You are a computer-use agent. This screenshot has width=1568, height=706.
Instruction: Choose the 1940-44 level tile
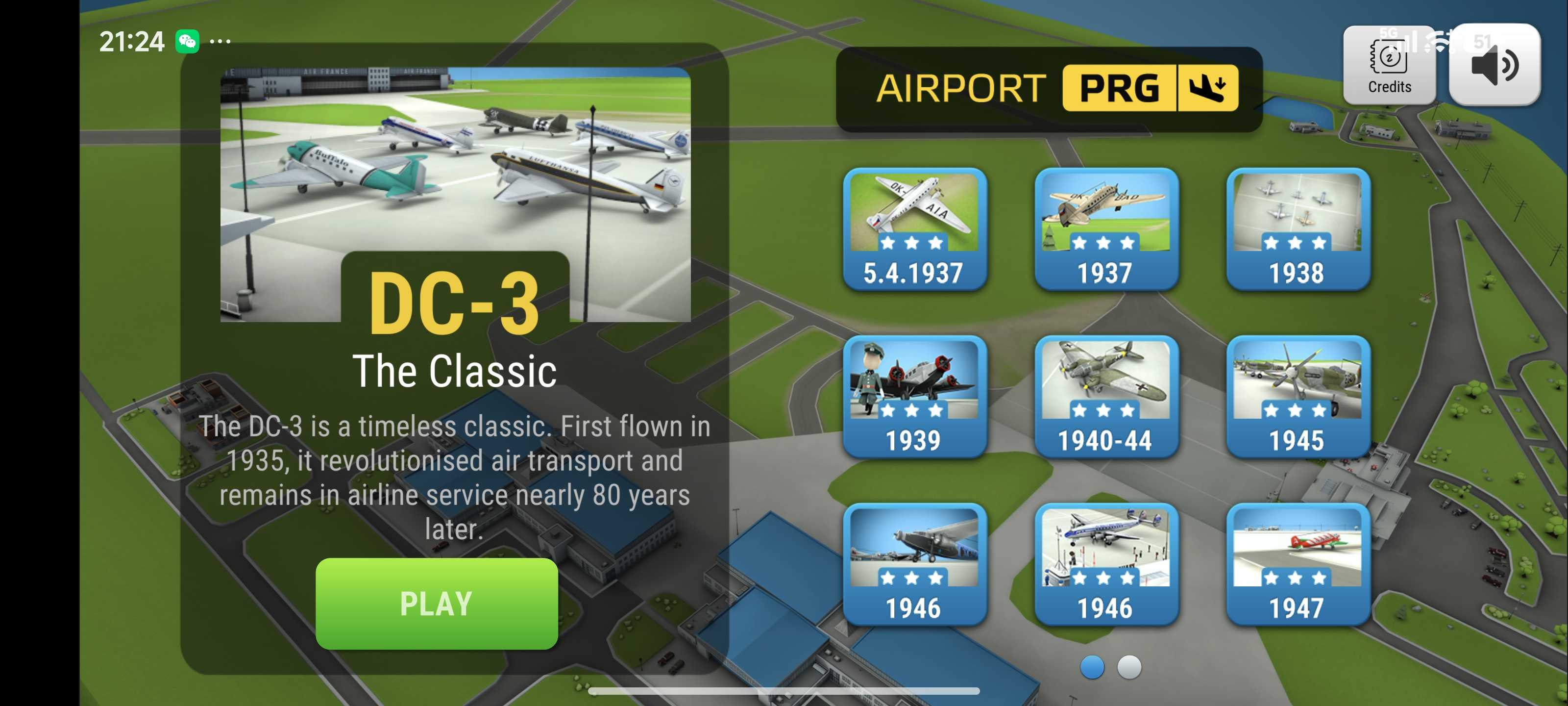1106,397
